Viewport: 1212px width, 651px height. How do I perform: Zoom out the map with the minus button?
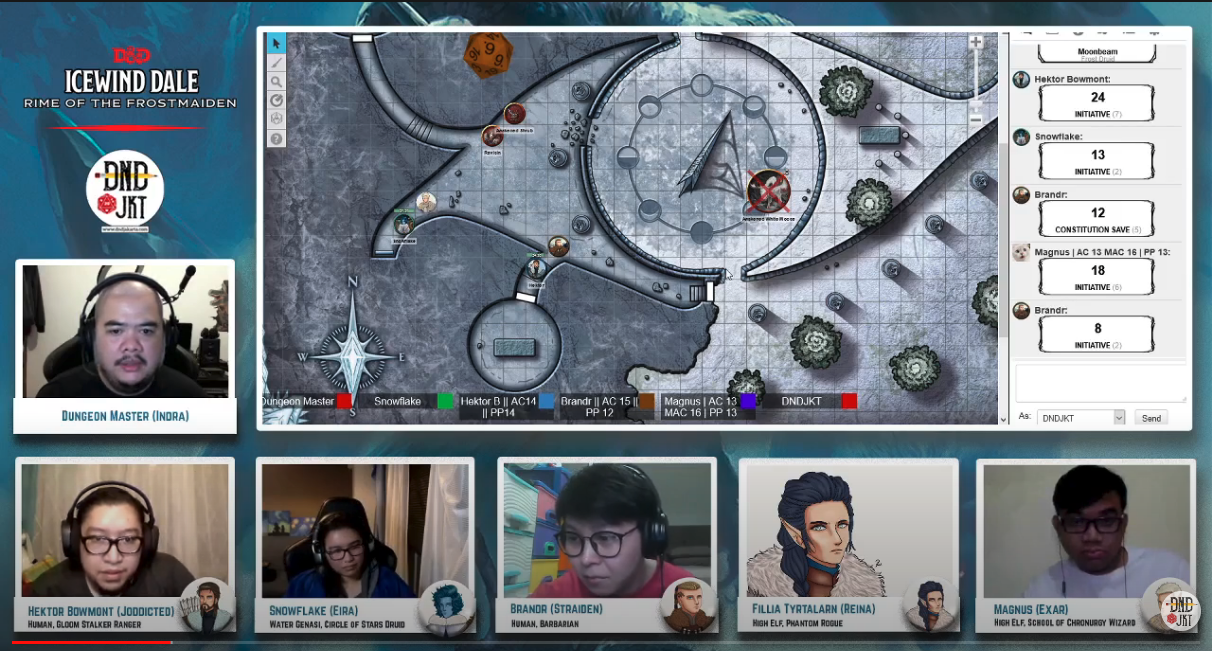click(976, 119)
